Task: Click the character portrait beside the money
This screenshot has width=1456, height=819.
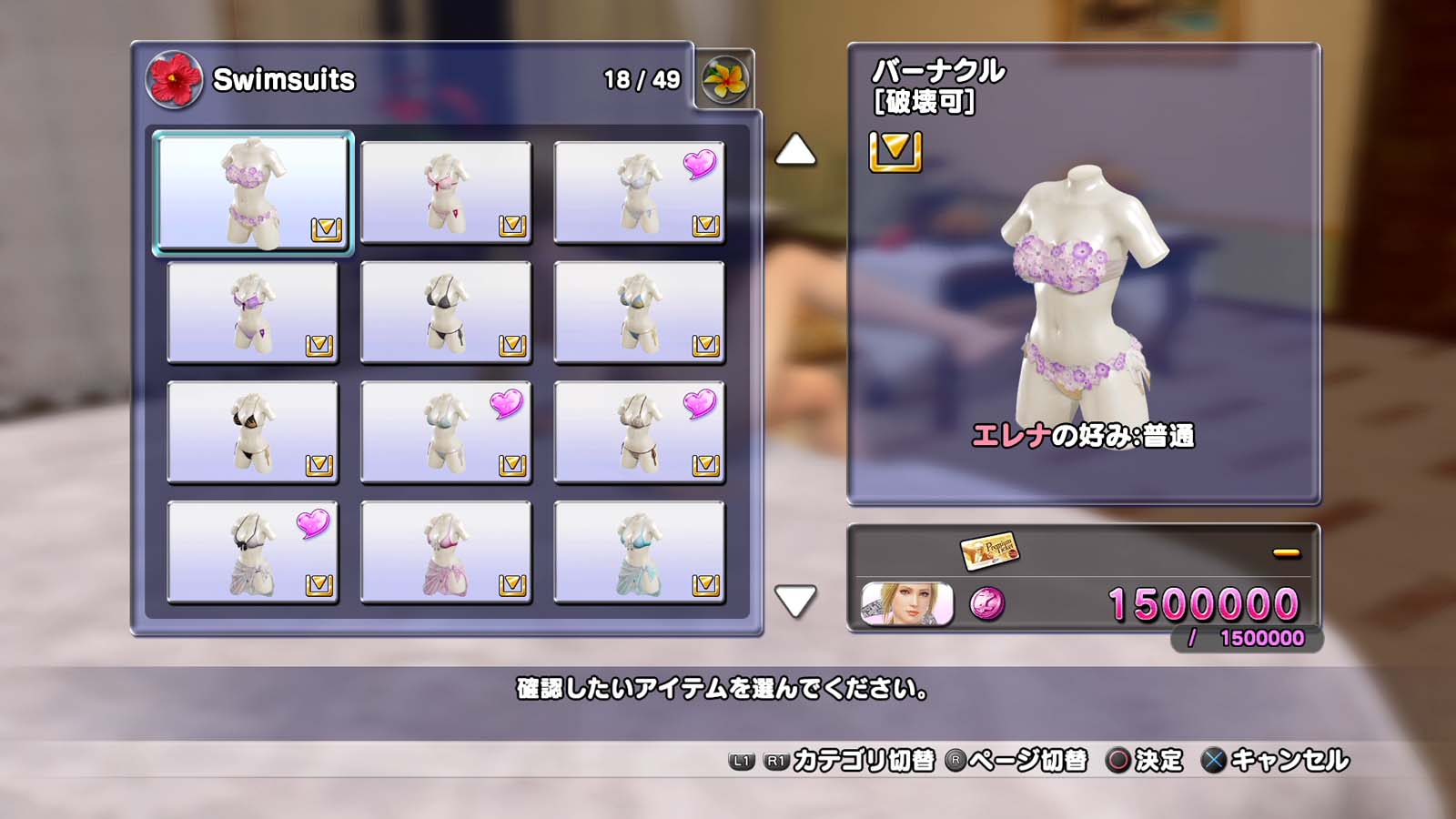Action: pos(906,604)
